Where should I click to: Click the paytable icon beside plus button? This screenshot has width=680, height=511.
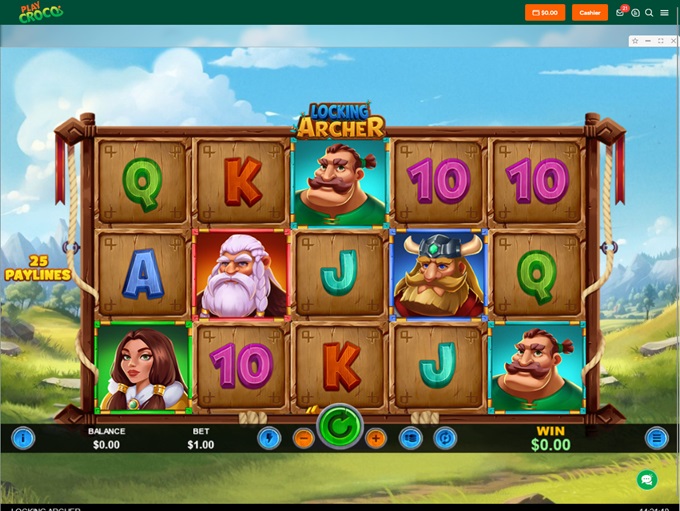[410, 438]
